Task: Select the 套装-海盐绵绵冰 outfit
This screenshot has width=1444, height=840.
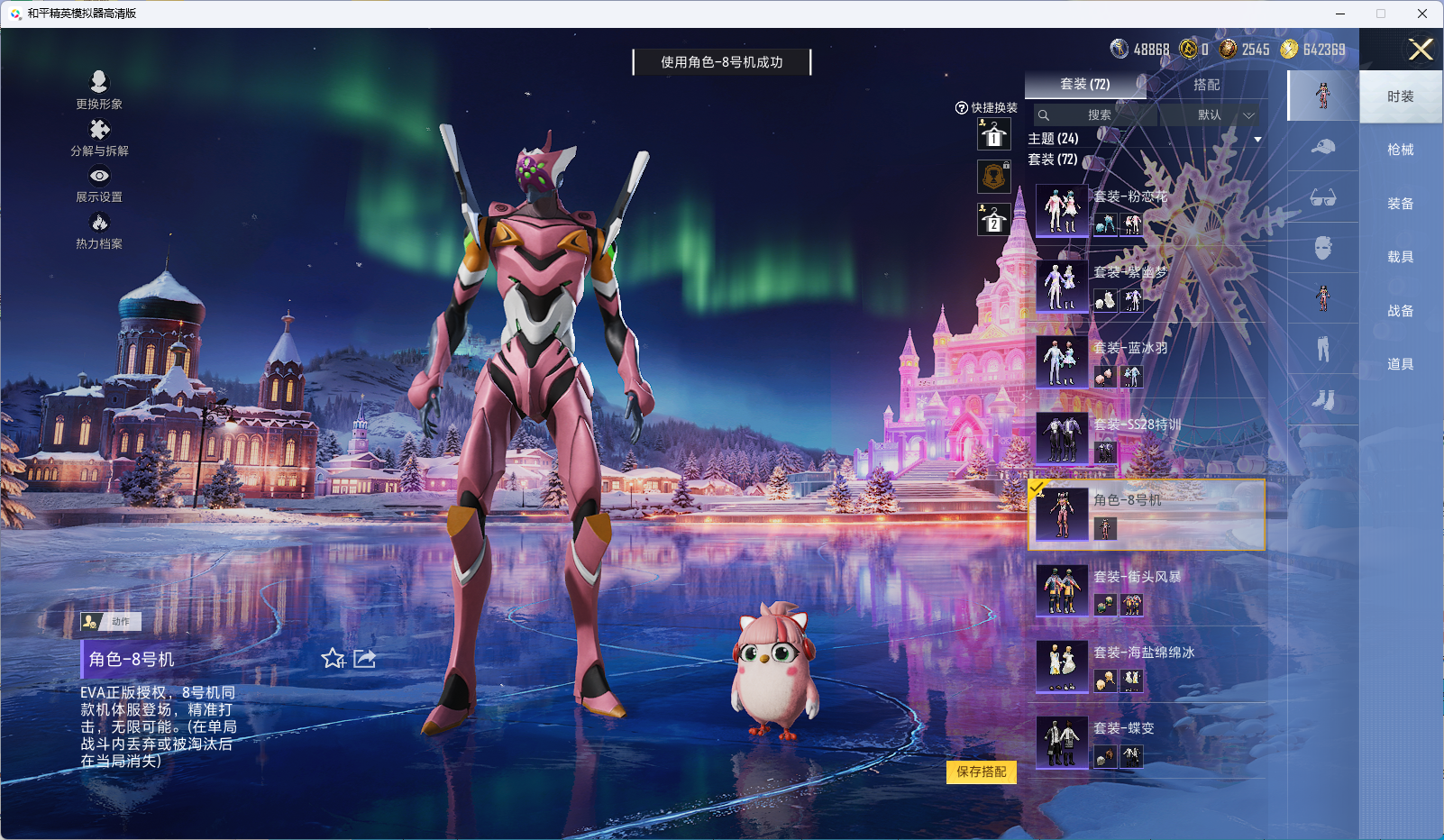Action: tap(1146, 666)
